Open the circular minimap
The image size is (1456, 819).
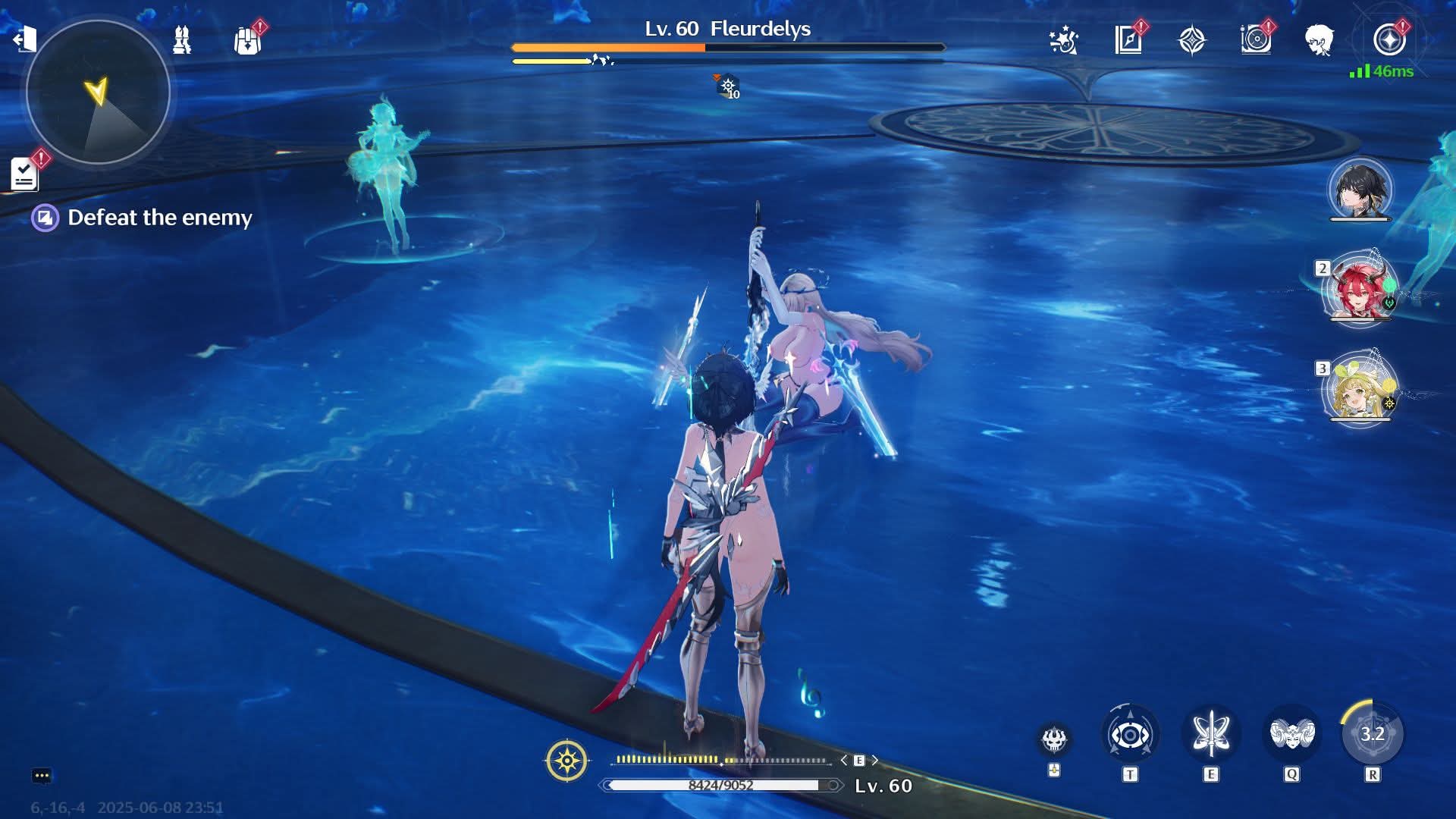[98, 92]
